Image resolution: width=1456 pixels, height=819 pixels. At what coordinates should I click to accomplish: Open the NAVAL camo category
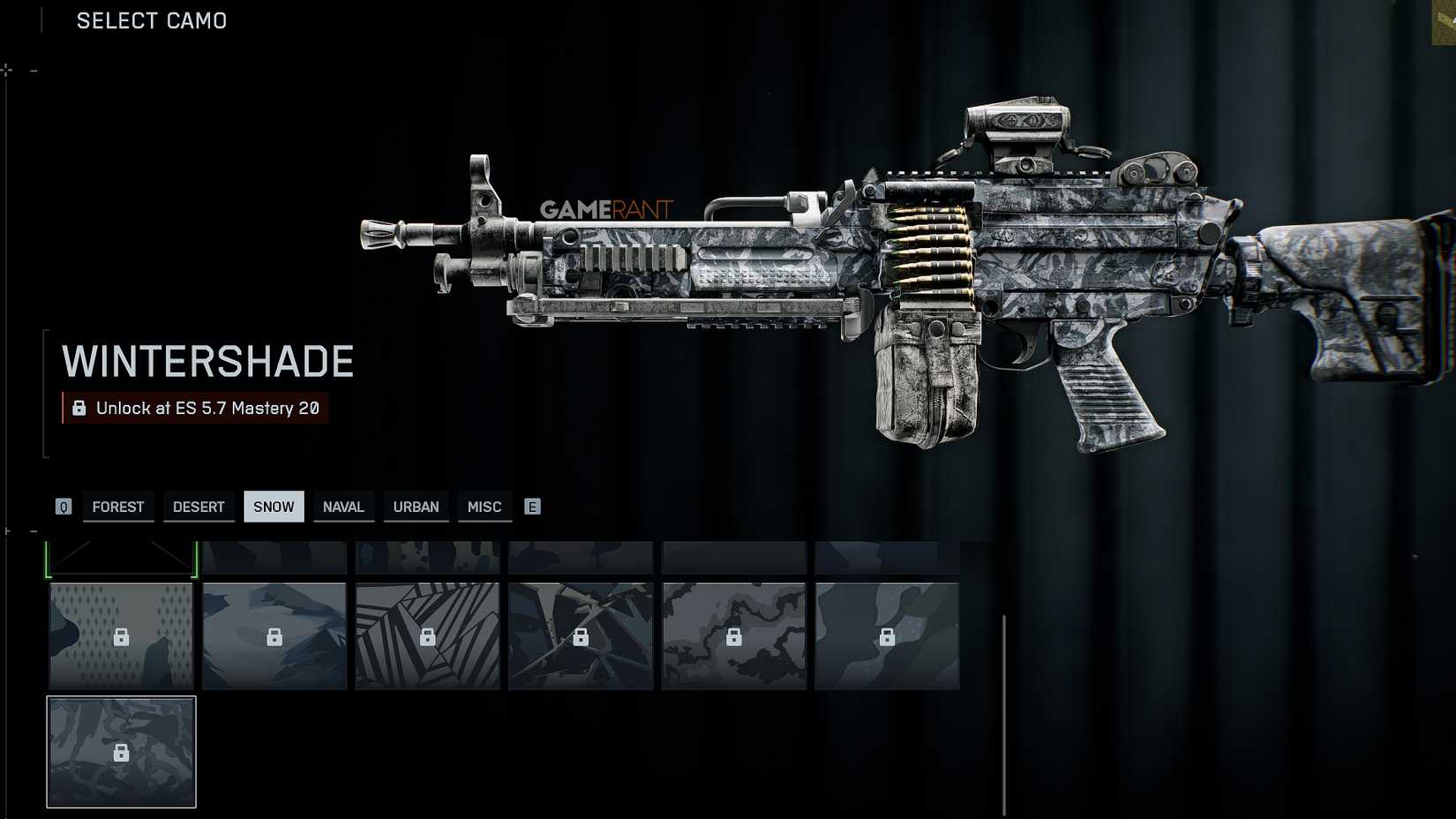(x=343, y=506)
